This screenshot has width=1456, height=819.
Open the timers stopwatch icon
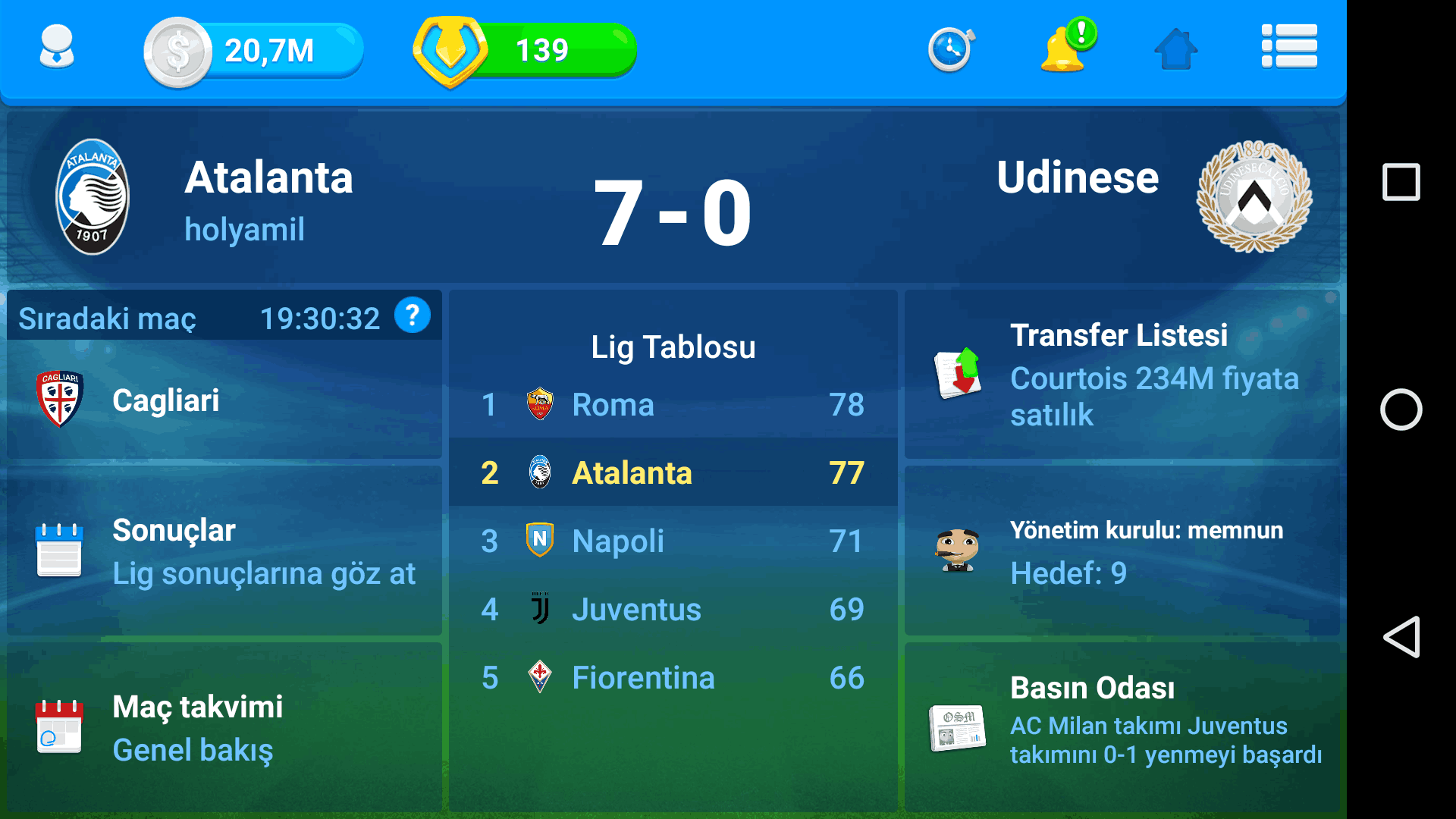[950, 50]
